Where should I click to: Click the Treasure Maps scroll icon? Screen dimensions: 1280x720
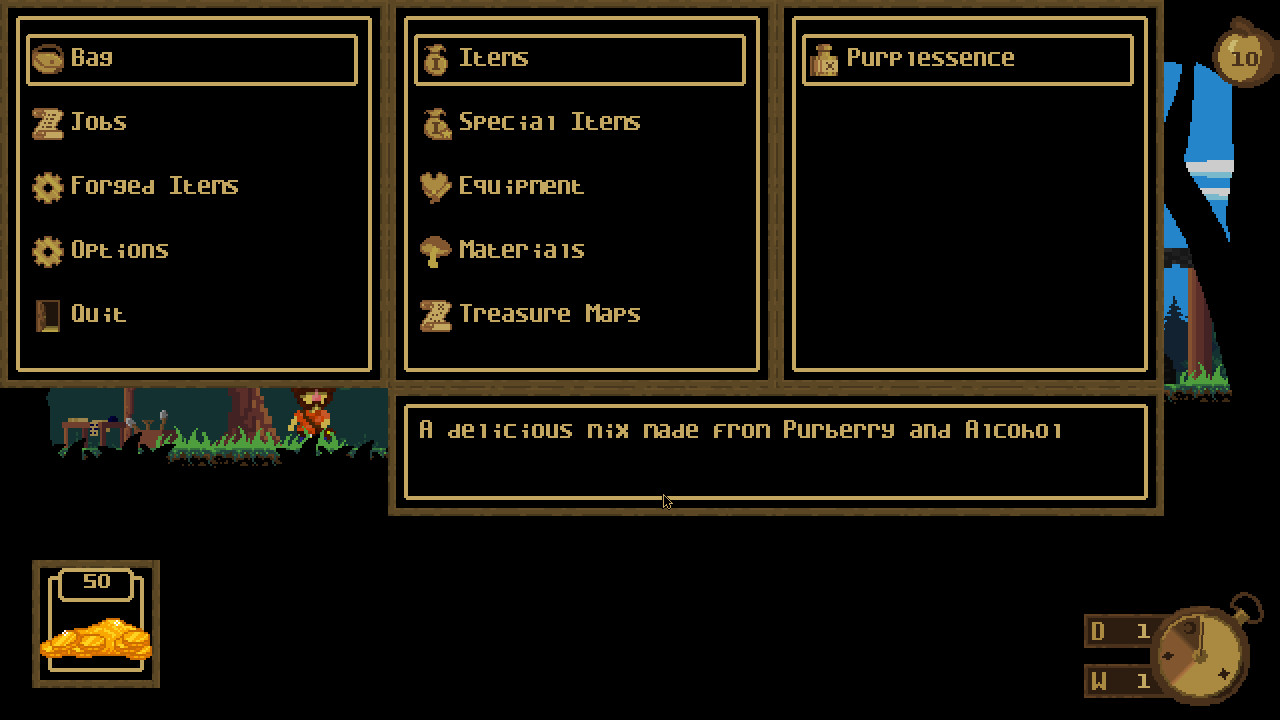(434, 313)
